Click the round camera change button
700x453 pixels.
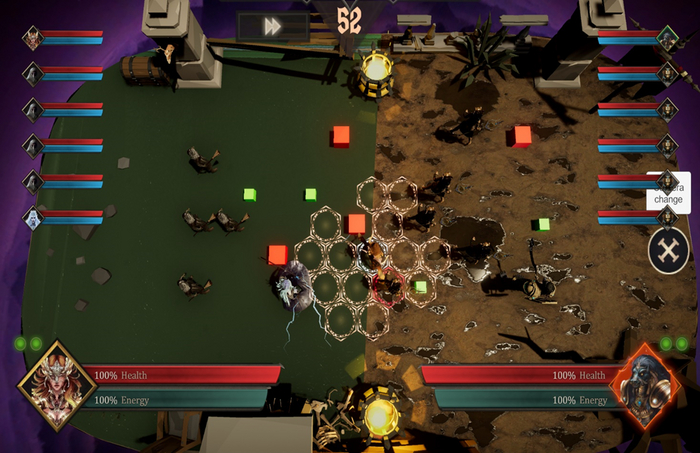[668, 250]
